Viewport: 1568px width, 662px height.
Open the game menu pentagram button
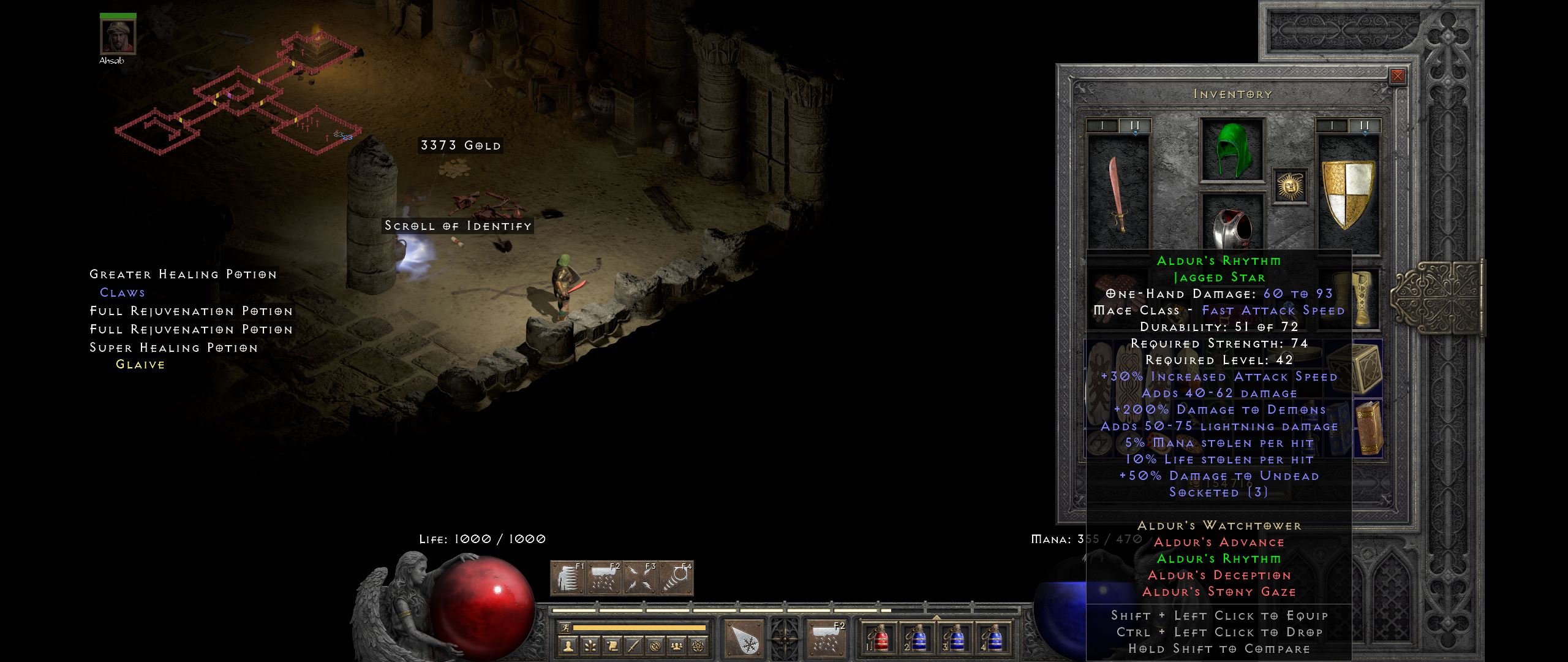click(x=698, y=645)
